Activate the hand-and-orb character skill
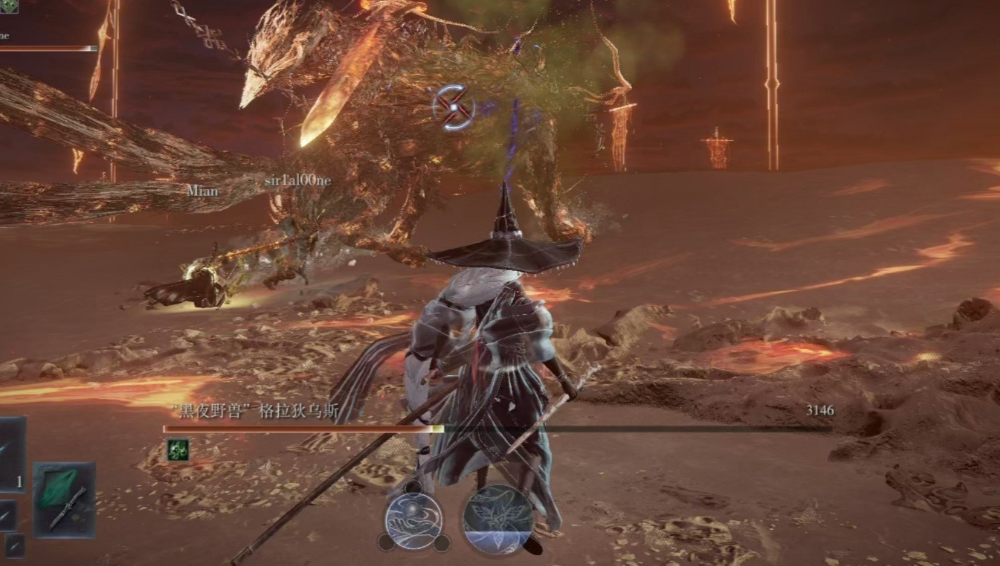Screen dimensions: 1000x566 pyautogui.click(x=414, y=520)
